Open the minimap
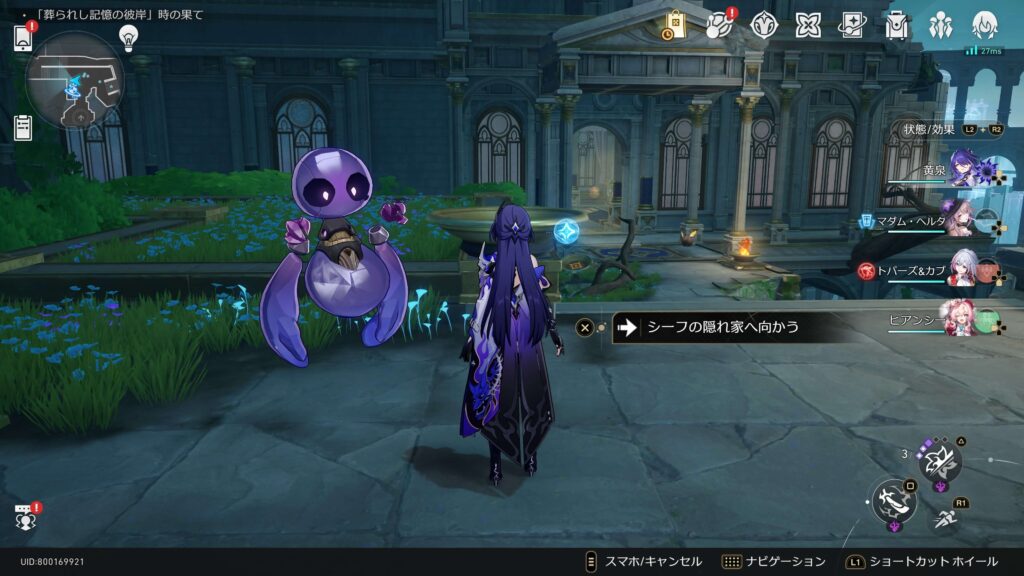 (x=75, y=79)
